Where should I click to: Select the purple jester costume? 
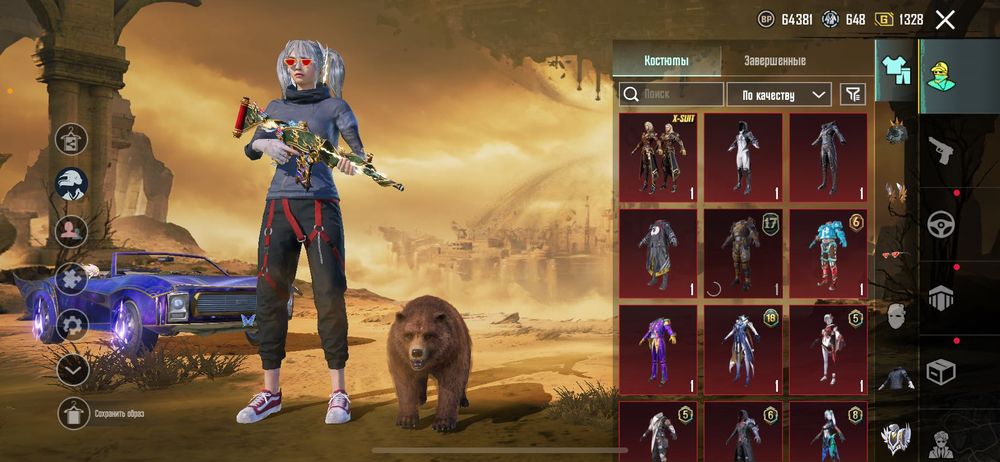click(x=658, y=349)
